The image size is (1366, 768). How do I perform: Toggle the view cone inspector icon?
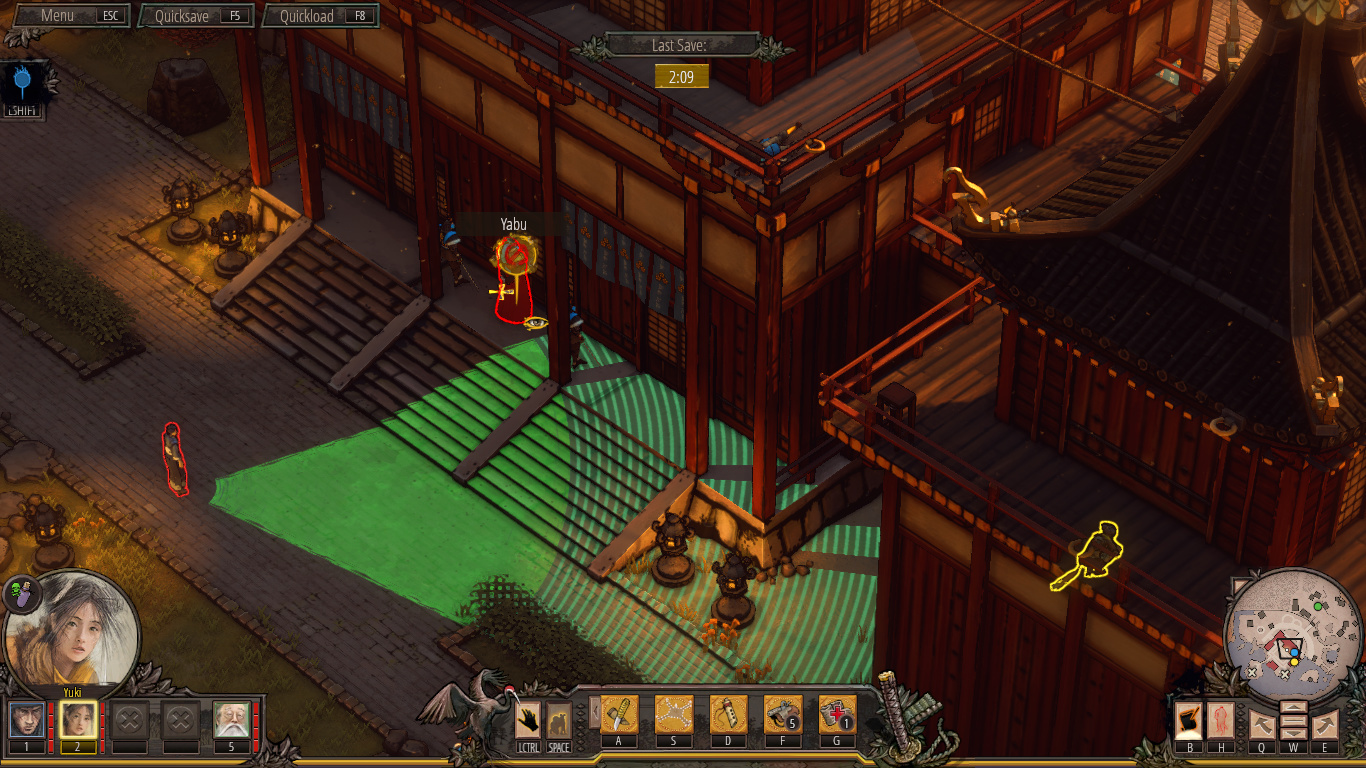[1189, 719]
